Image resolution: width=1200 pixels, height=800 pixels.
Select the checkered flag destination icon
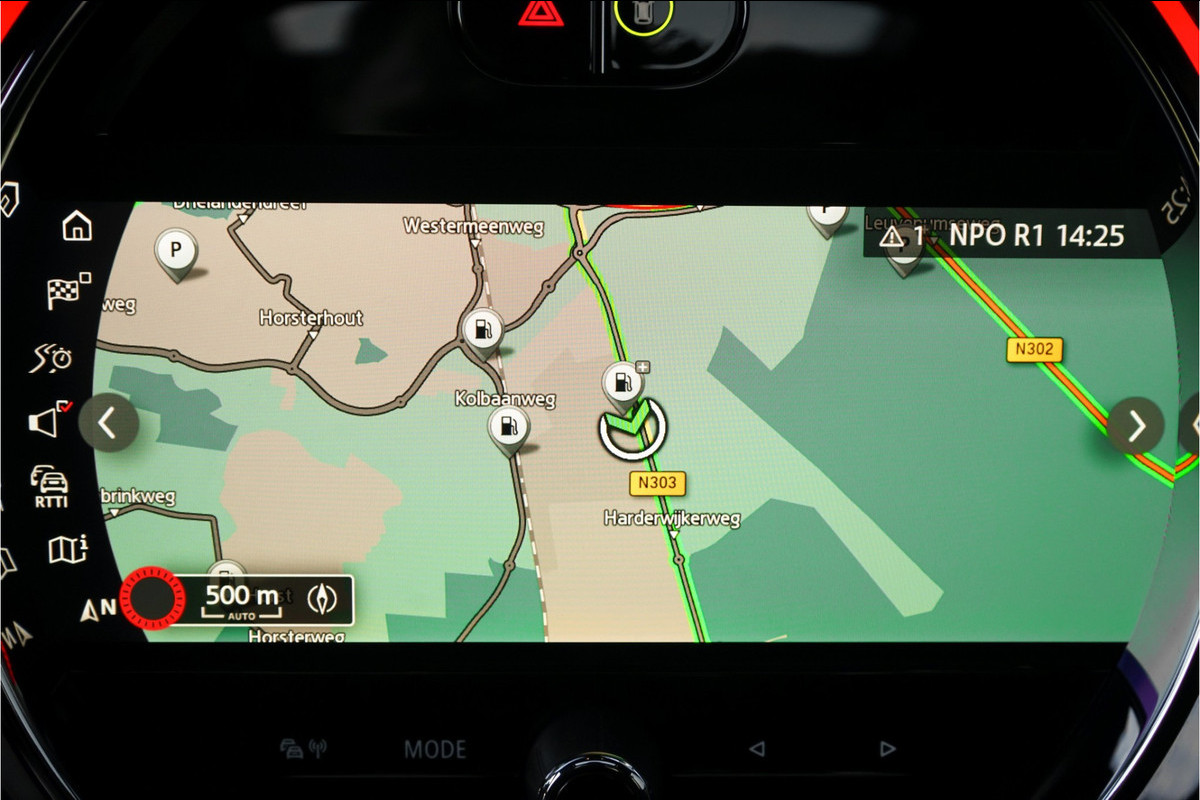point(68,291)
